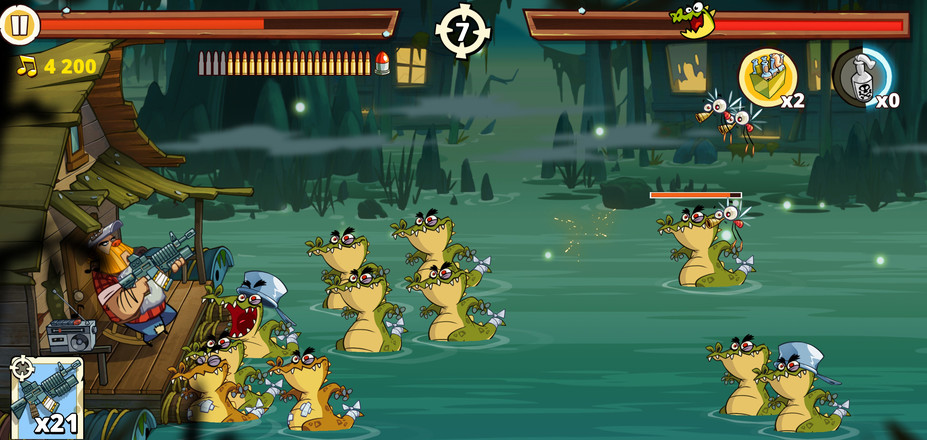Pause the game with the pause button

(18, 25)
